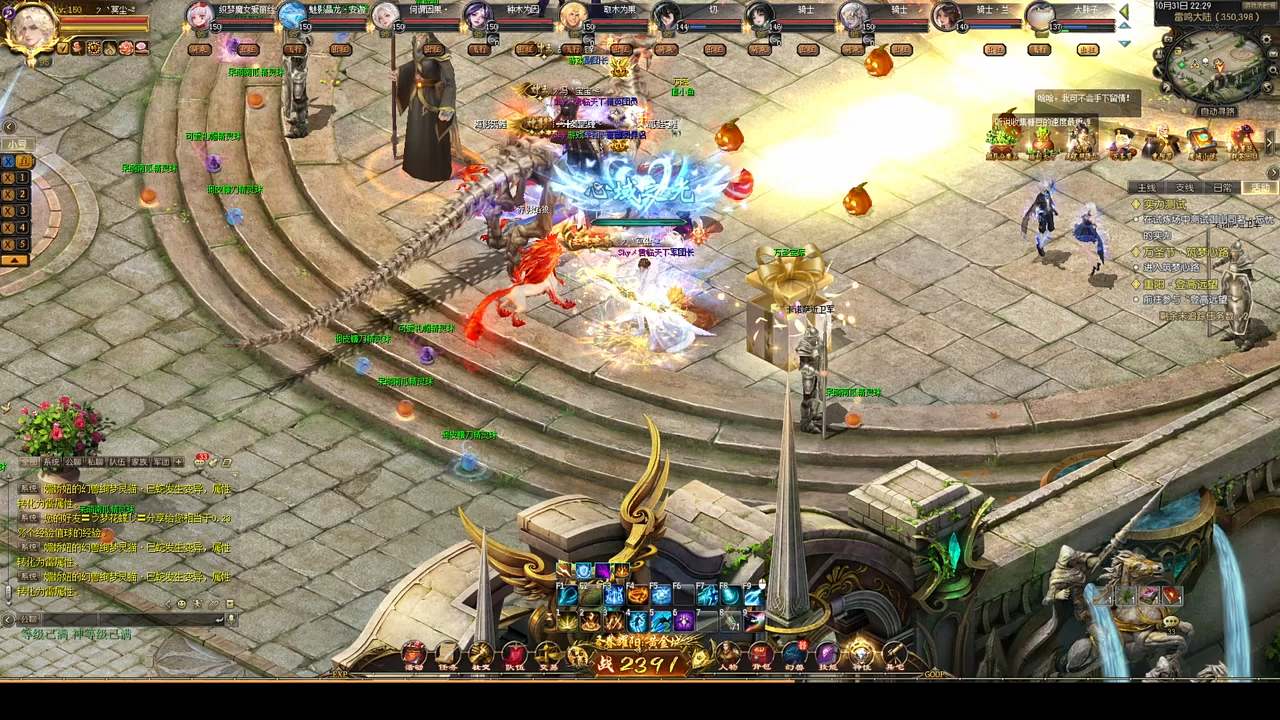Expand the 公聊 channel selector in chat input
1280x720 pixels.
[x=27, y=619]
